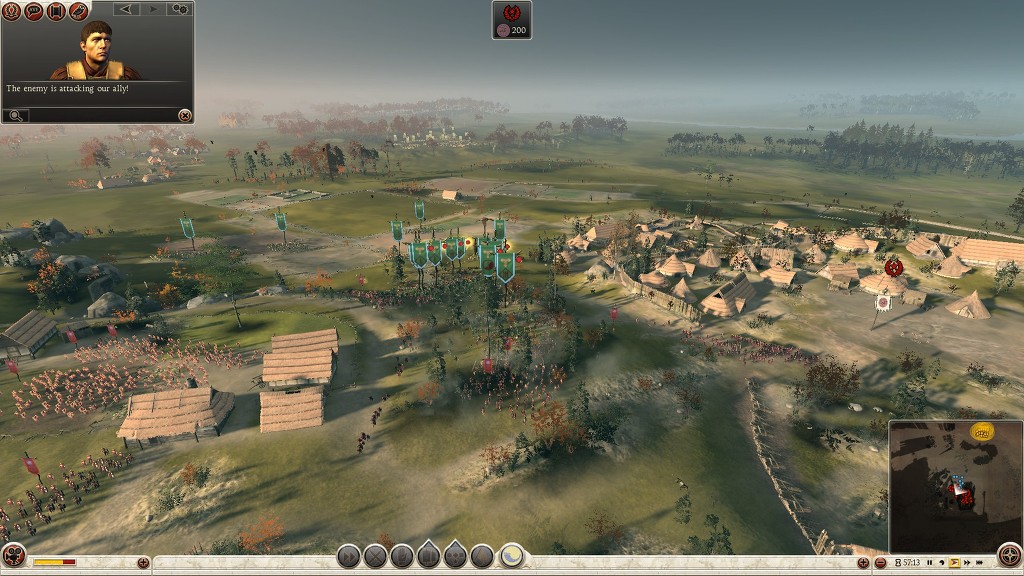
Task: Set battle speed to fast forward
Action: (x=967, y=562)
